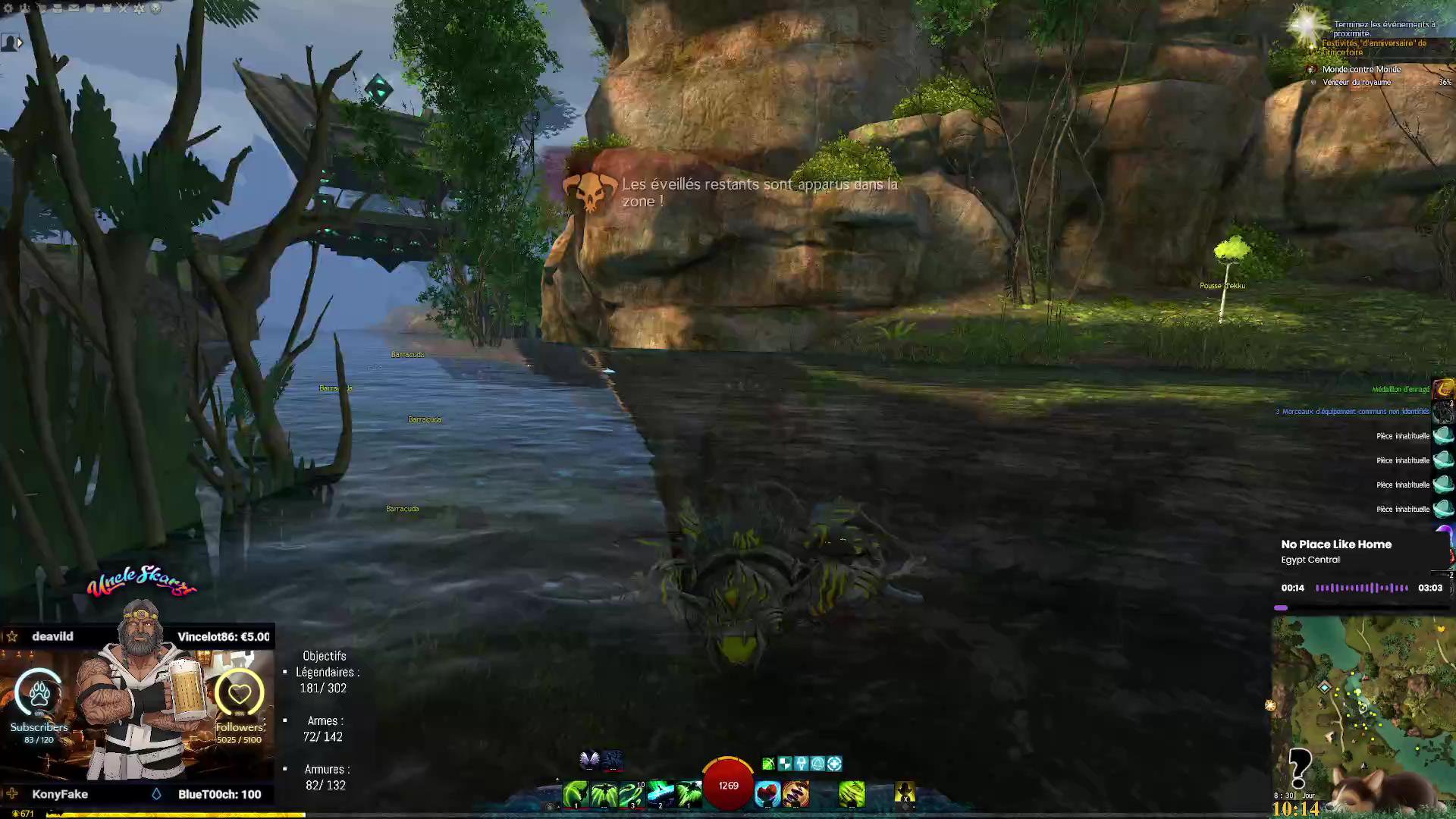Open the mail envelope icon
Image resolution: width=1456 pixels, height=819 pixels.
point(74,8)
